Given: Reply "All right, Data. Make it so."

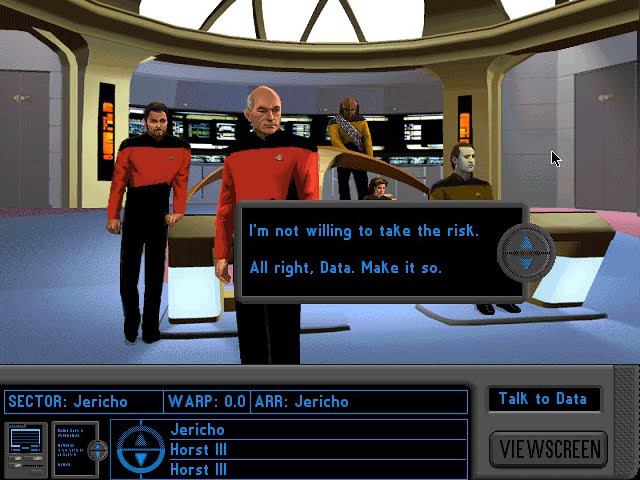Looking at the screenshot, I should click(344, 268).
